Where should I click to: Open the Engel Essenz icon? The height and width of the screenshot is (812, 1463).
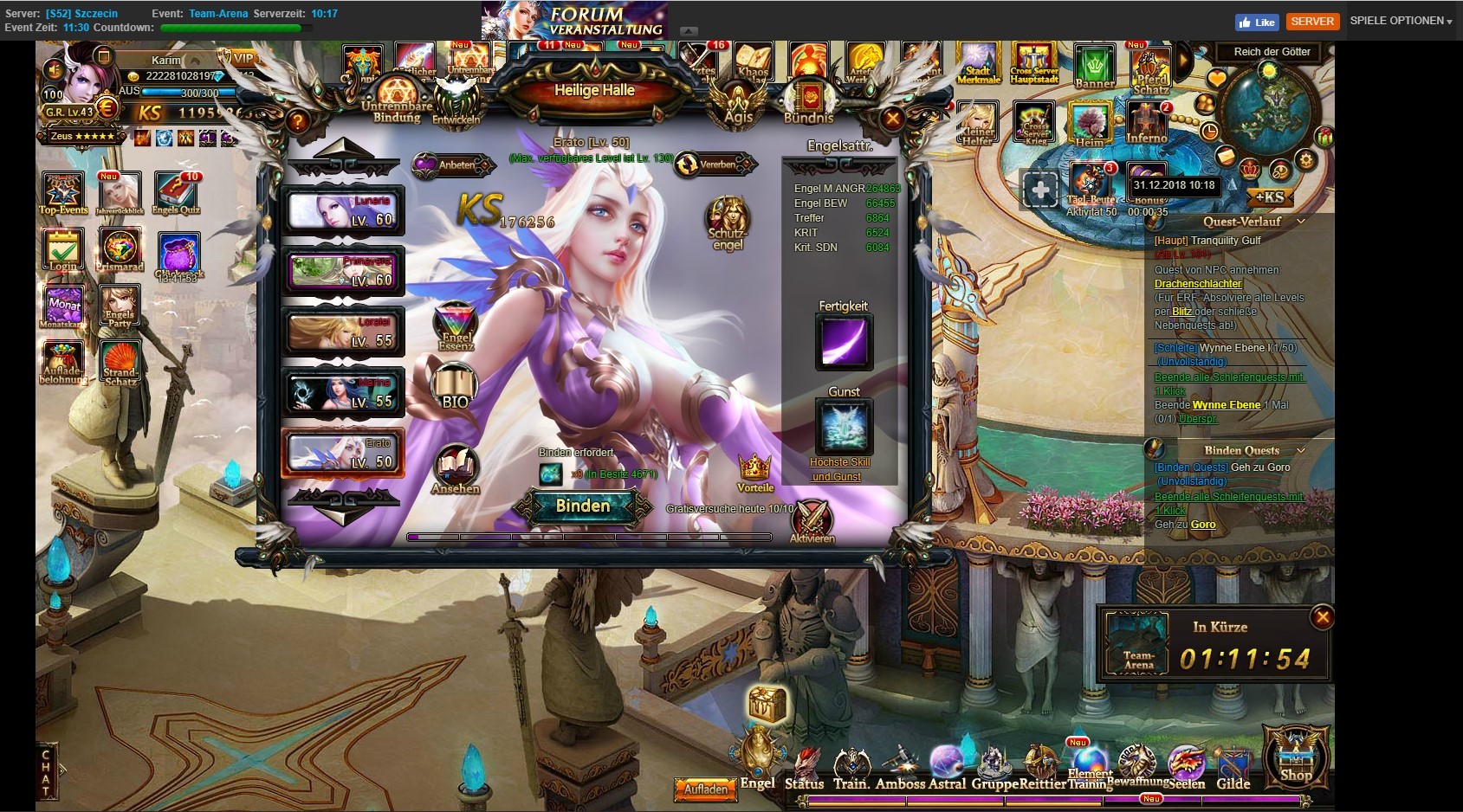coord(456,325)
